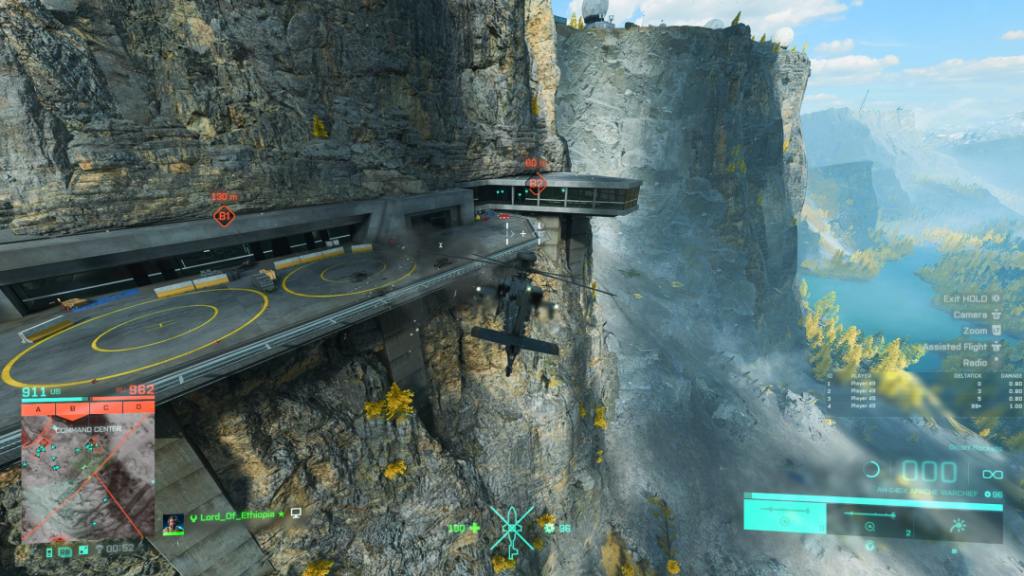Viewport: 1024px width, 576px height.
Task: Select objective D in the capture bar
Action: (139, 408)
